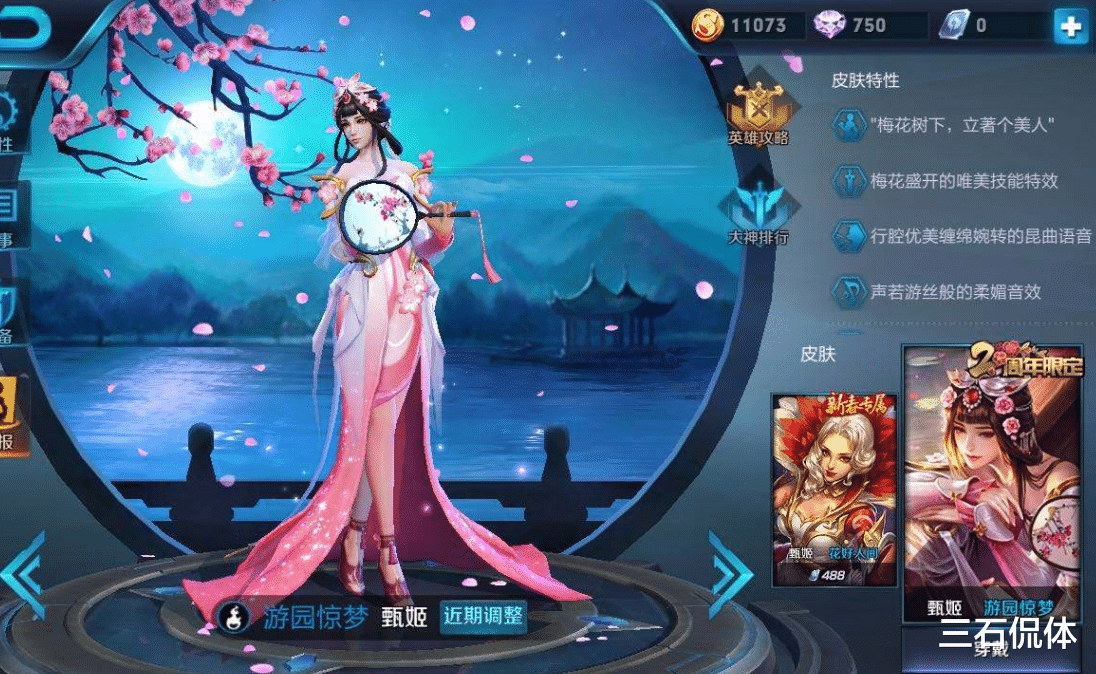Open the 近期调整 recent adjustments
1096x674 pixels.
click(484, 616)
